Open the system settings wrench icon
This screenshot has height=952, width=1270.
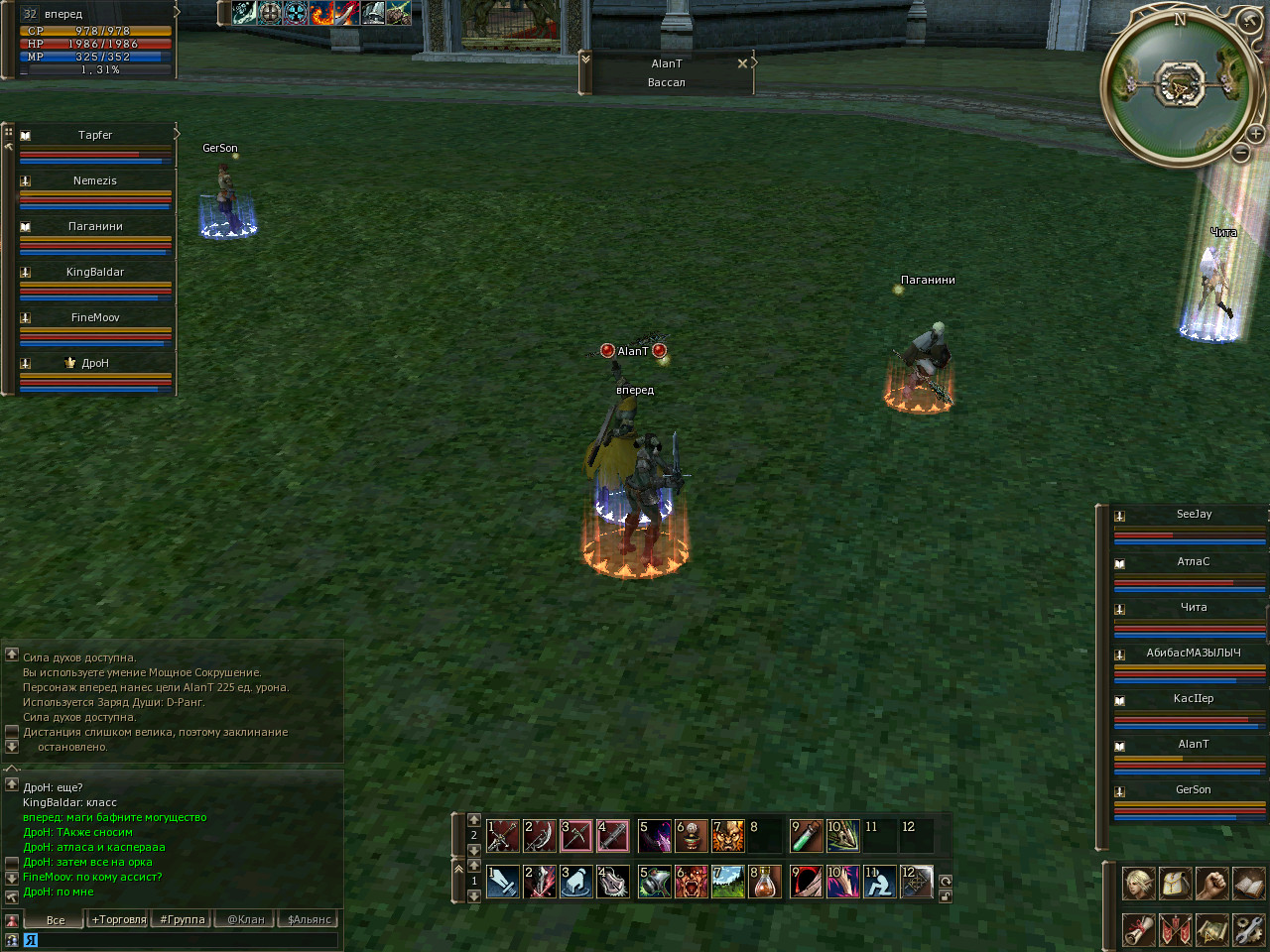point(1248,929)
